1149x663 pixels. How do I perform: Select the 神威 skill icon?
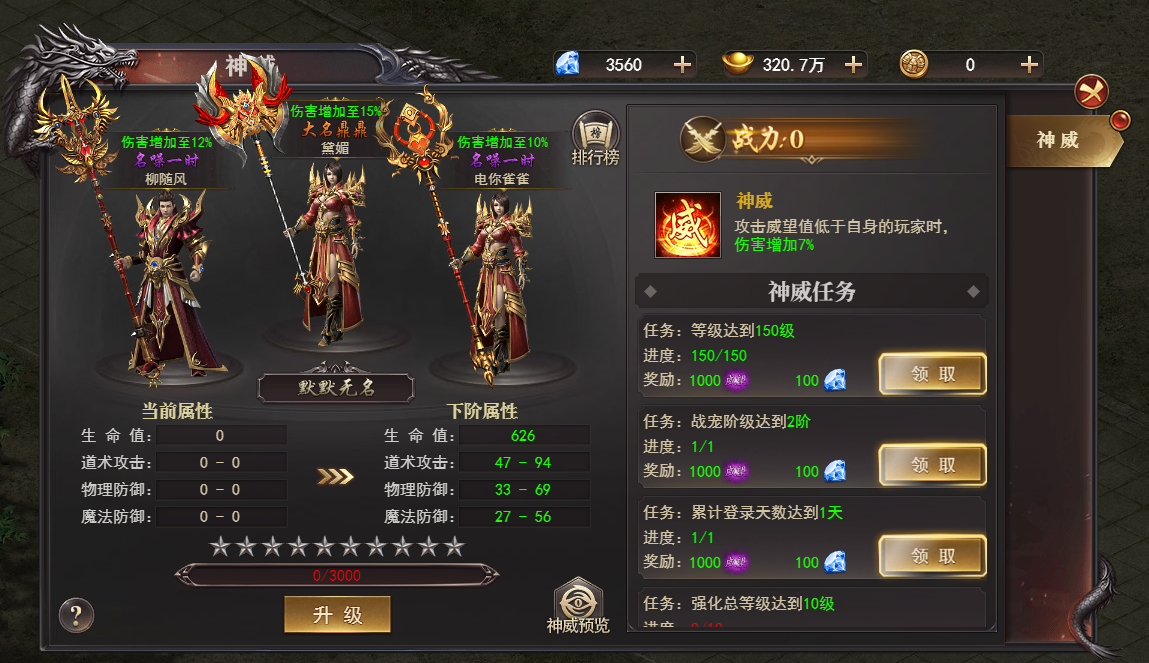pyautogui.click(x=688, y=225)
